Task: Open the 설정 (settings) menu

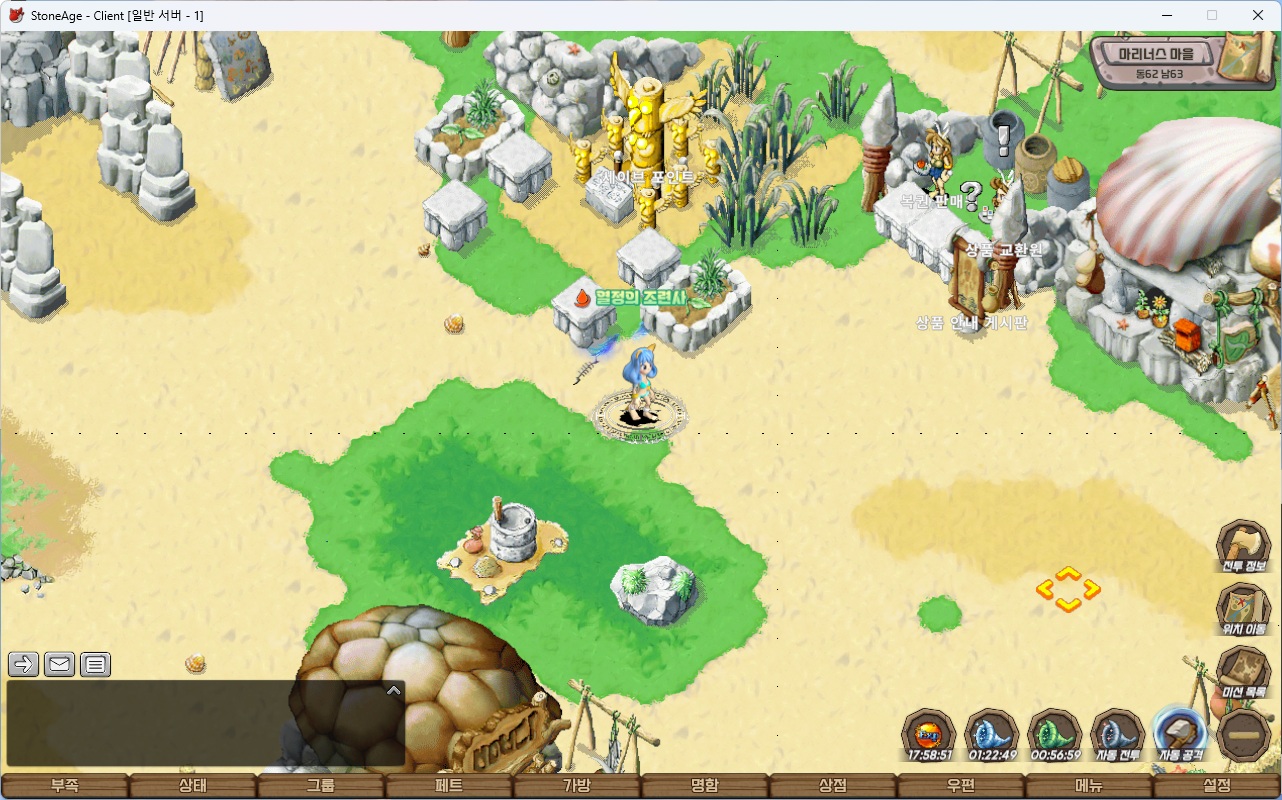Action: (1217, 786)
